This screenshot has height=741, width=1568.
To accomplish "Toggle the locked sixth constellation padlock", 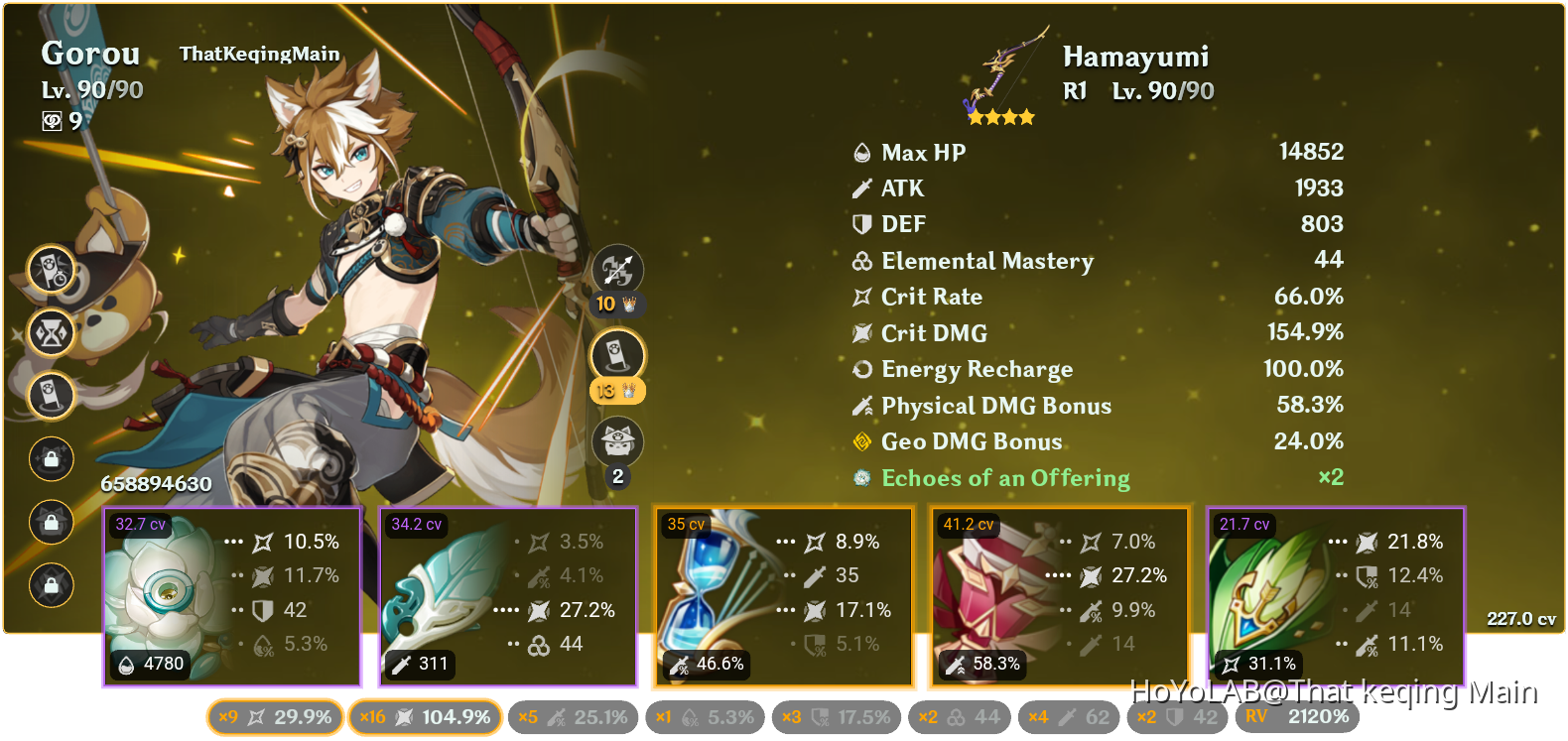I will click(x=51, y=586).
